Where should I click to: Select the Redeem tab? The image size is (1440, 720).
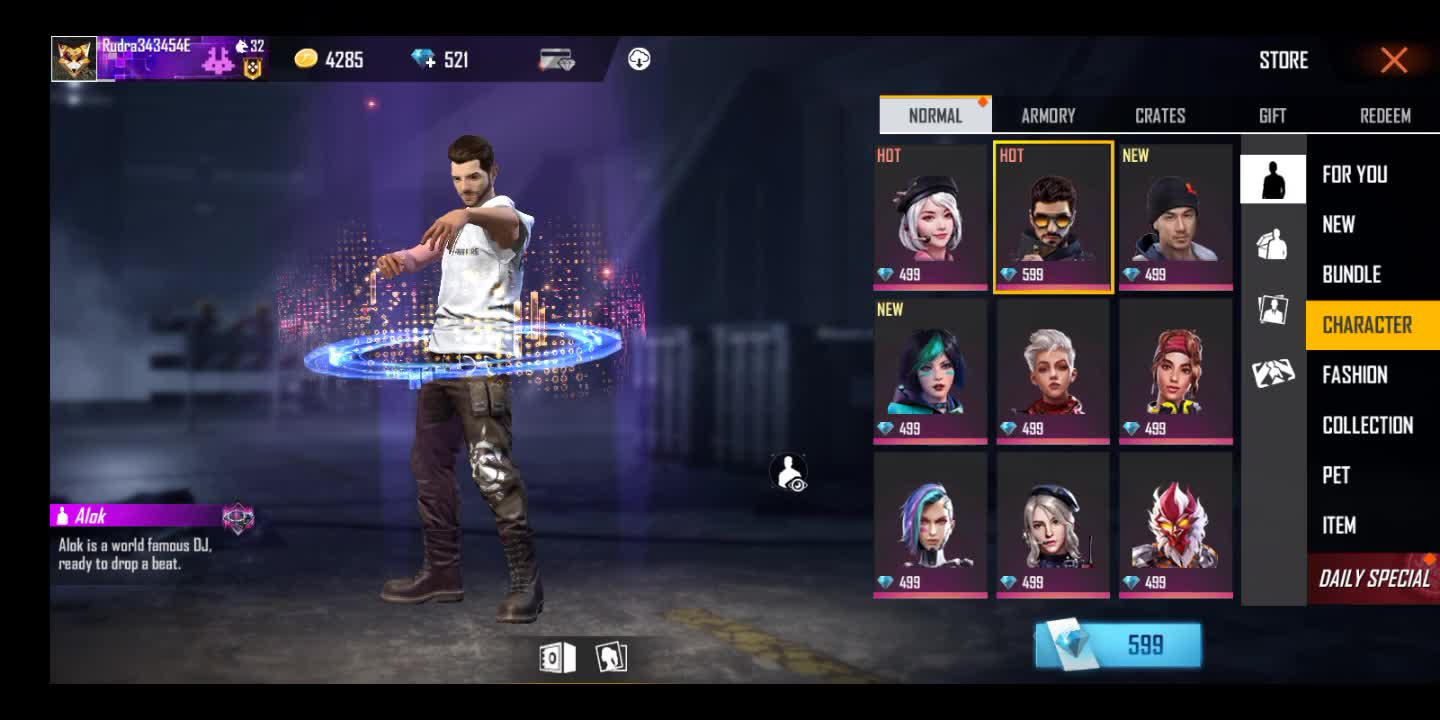click(1385, 116)
